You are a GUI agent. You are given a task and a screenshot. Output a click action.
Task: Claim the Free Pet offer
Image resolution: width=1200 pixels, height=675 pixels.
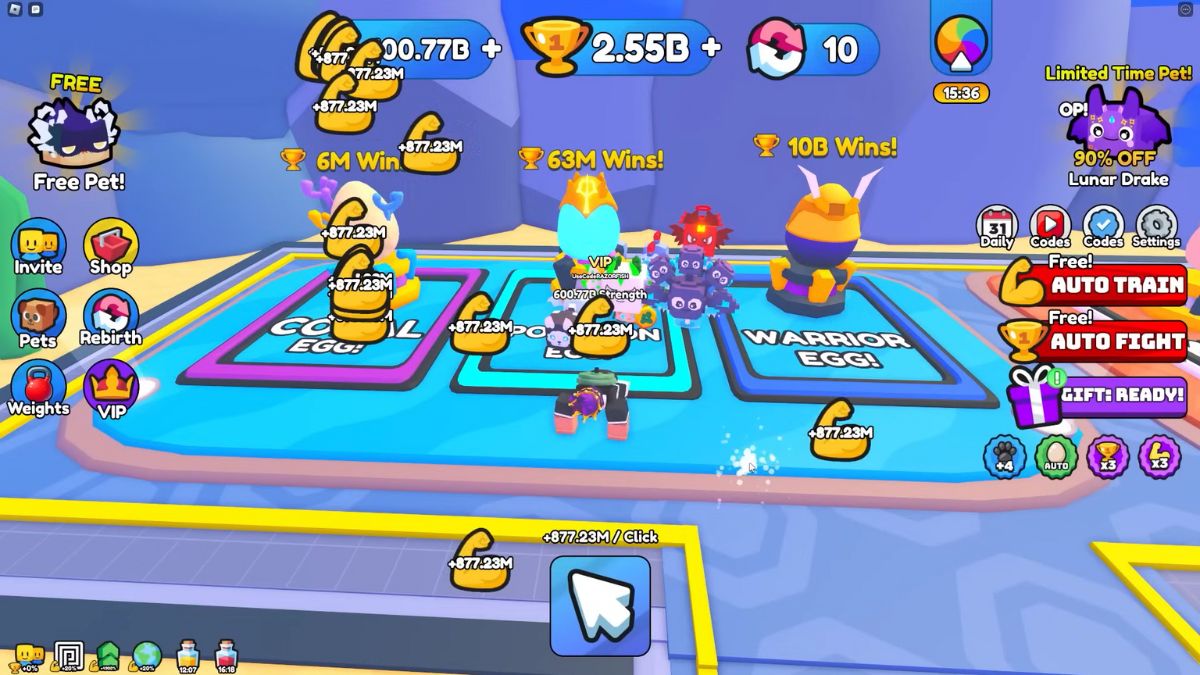coord(78,137)
